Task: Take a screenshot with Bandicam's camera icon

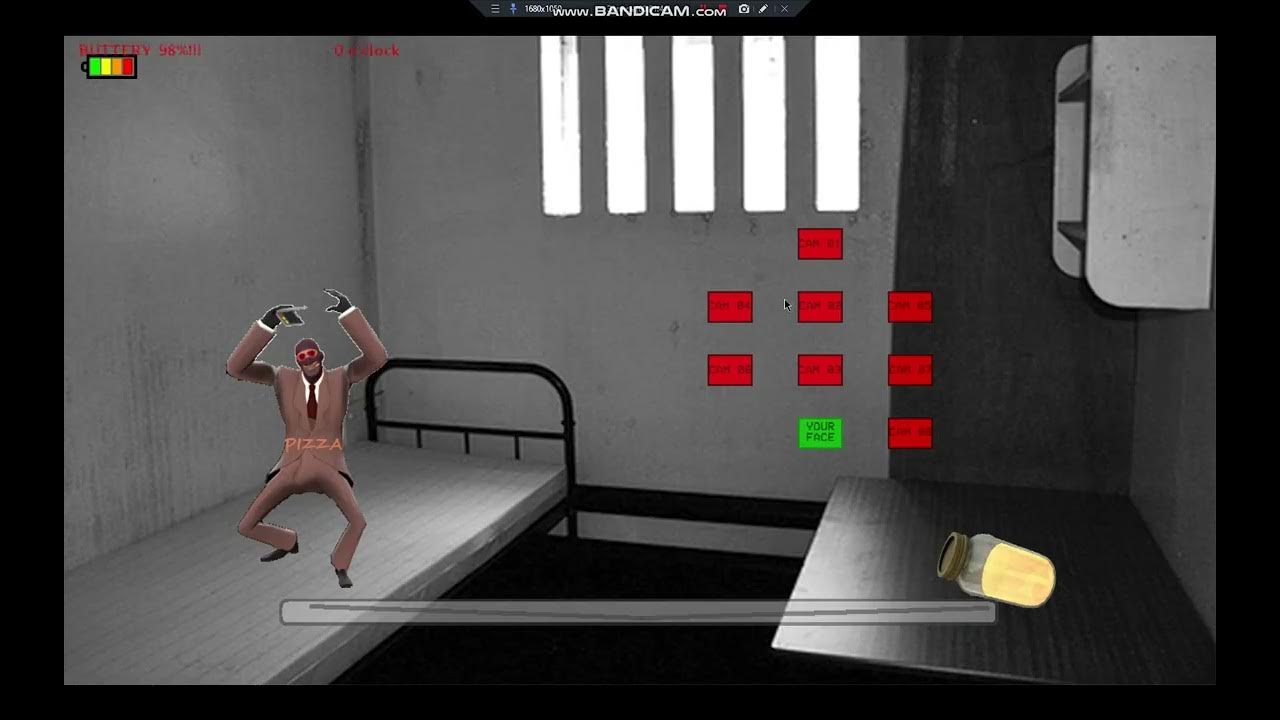Action: click(744, 9)
